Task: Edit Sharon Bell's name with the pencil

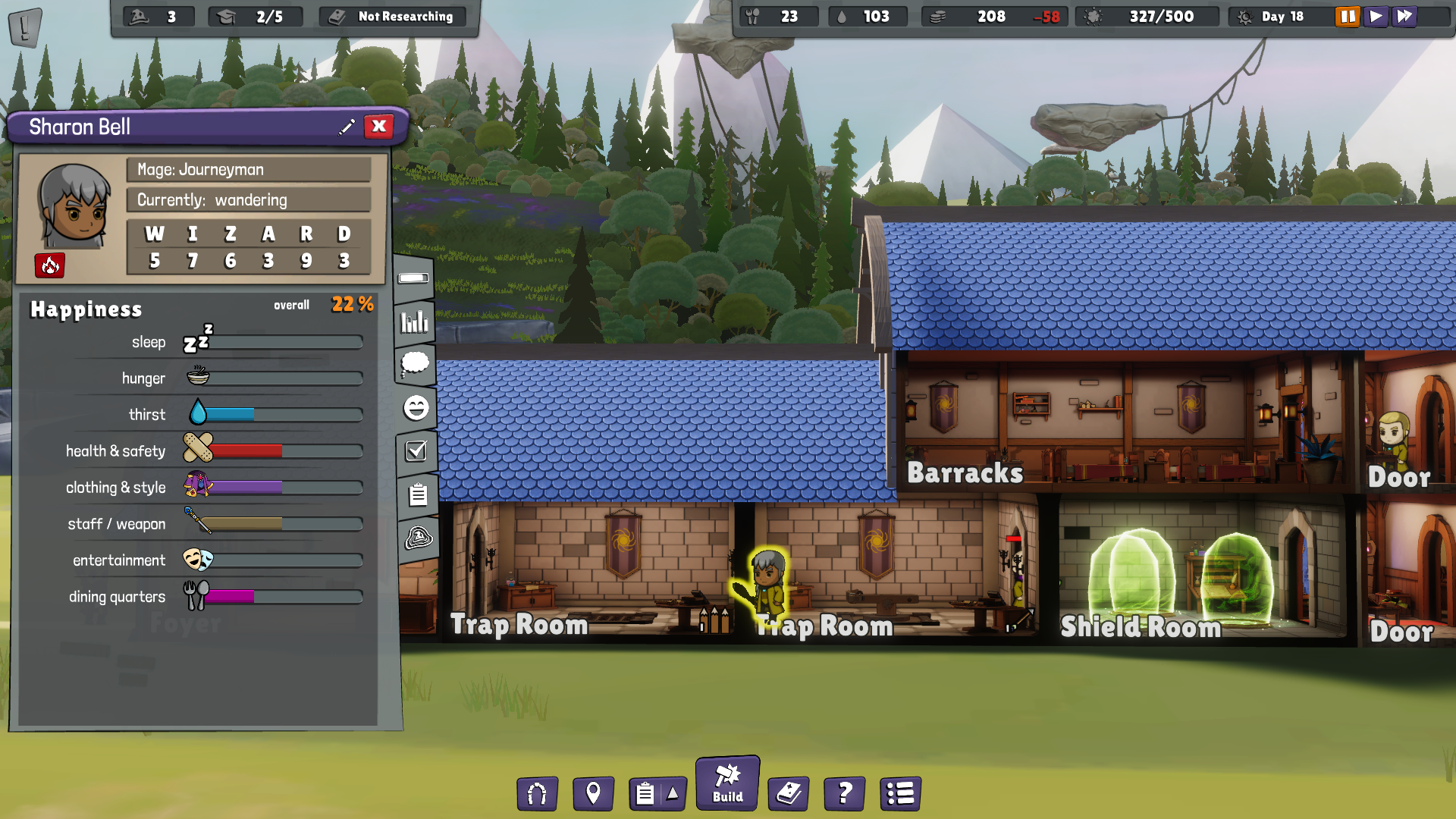Action: 347,127
